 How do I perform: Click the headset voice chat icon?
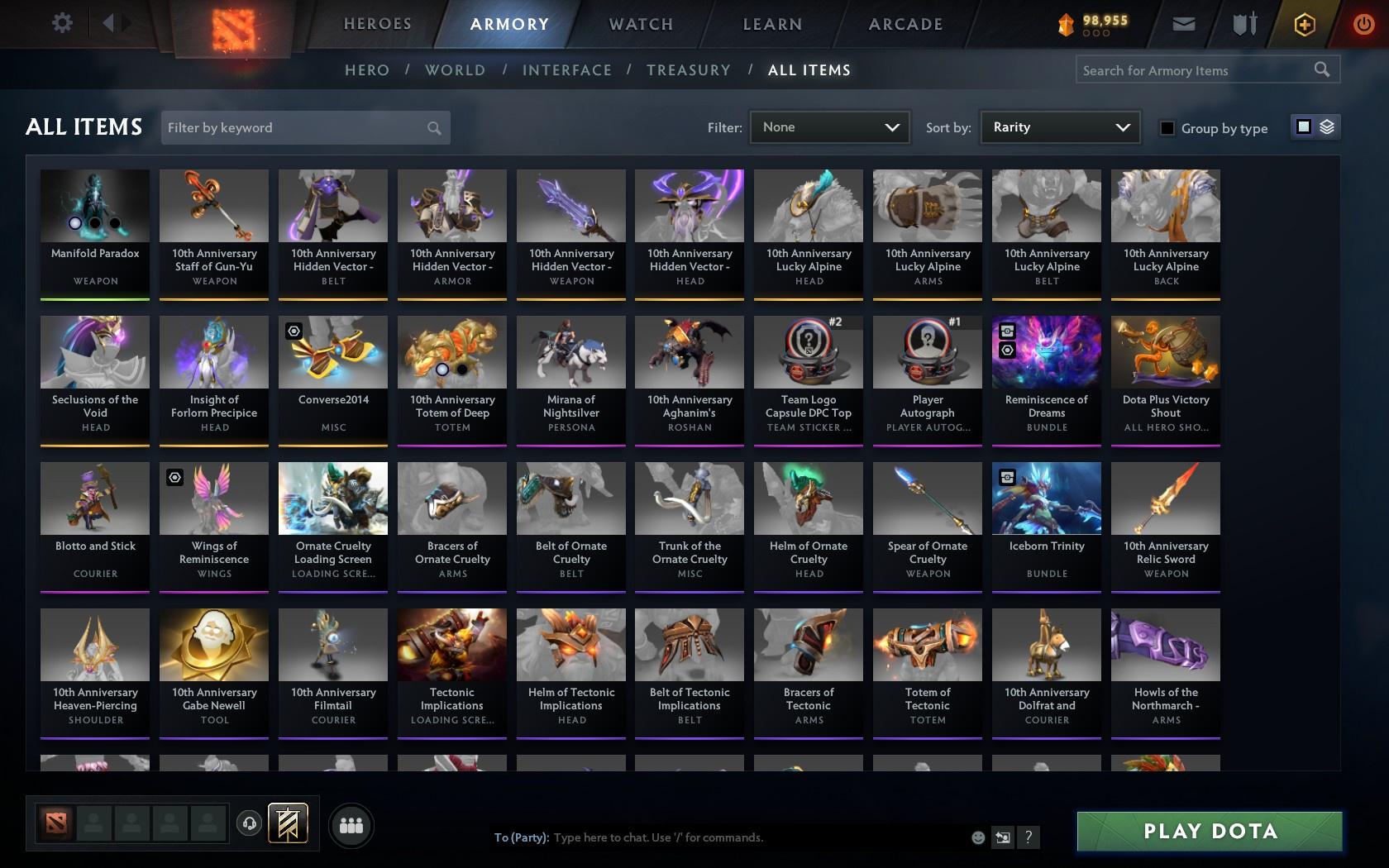click(x=250, y=823)
